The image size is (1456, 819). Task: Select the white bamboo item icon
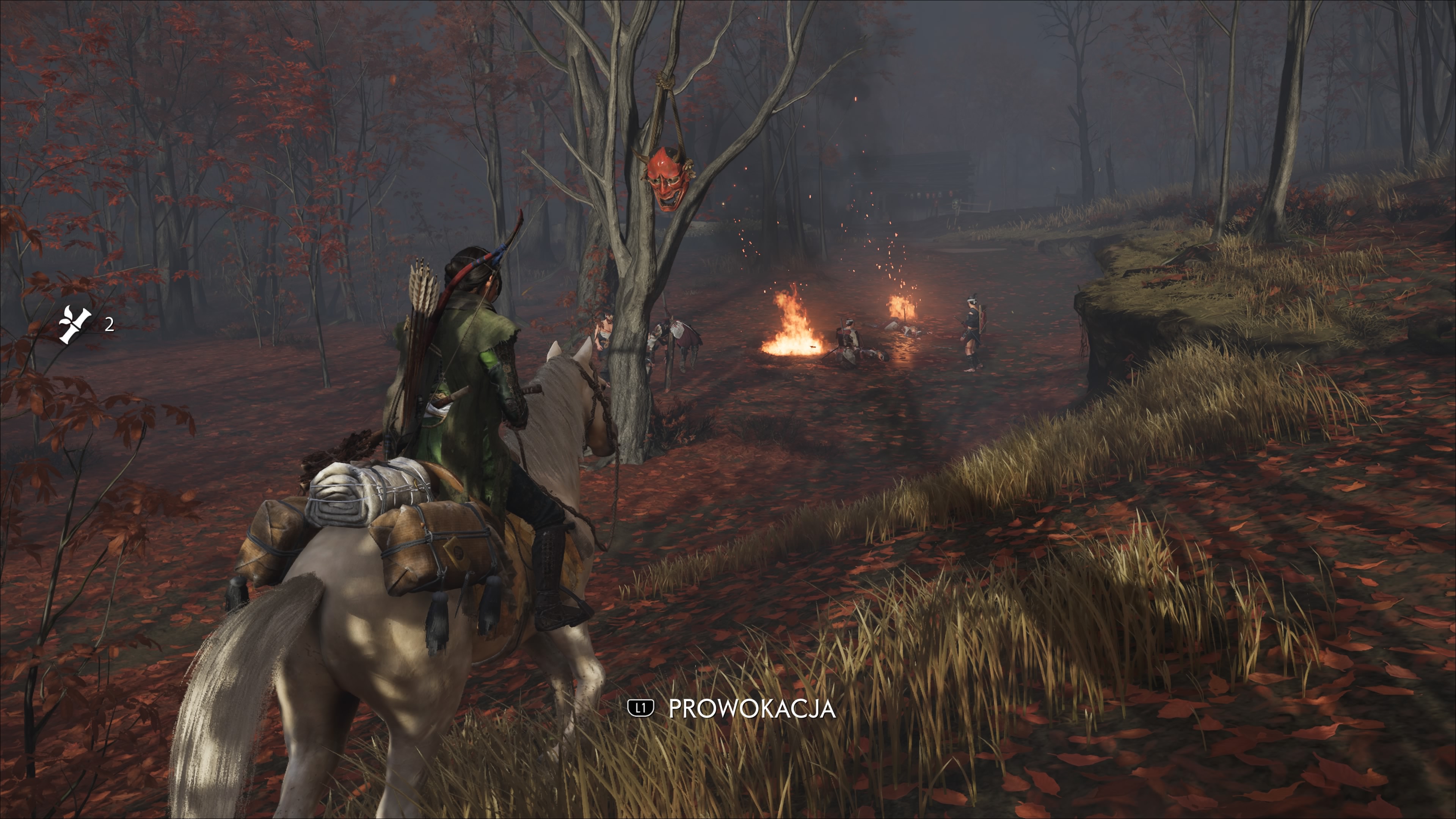tap(75, 325)
